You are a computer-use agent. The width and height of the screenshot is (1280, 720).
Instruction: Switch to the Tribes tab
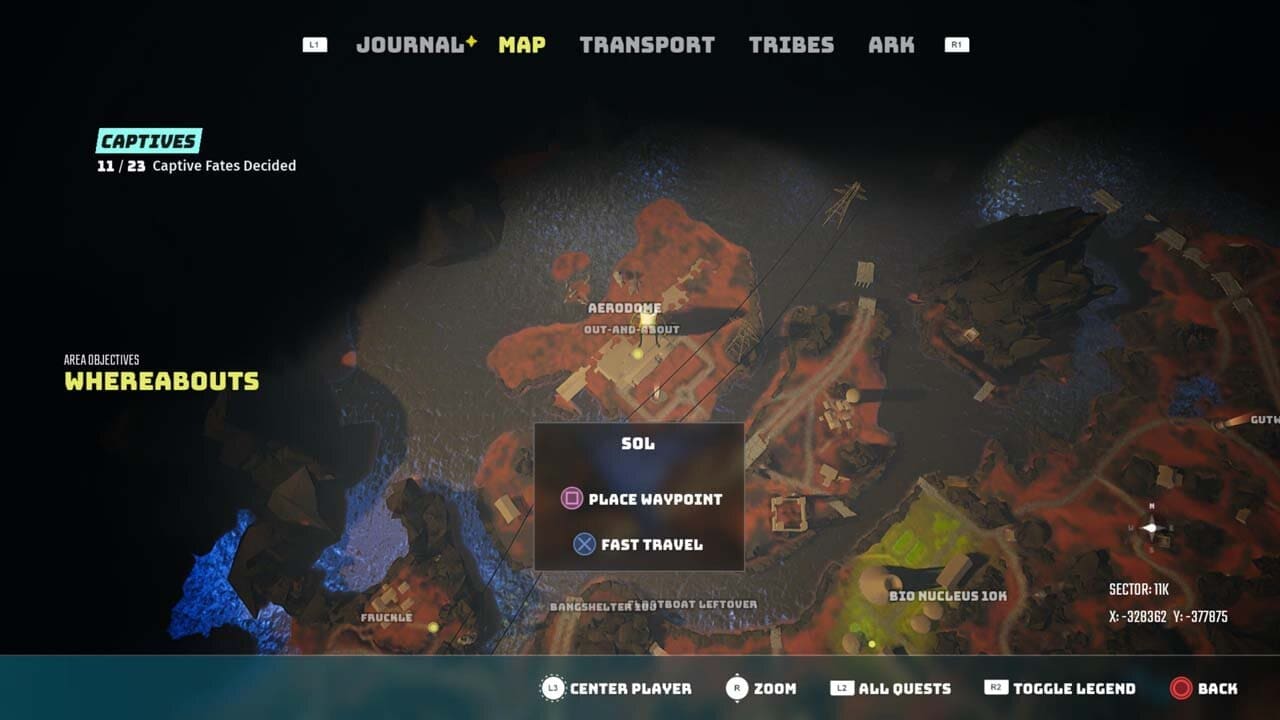(791, 45)
